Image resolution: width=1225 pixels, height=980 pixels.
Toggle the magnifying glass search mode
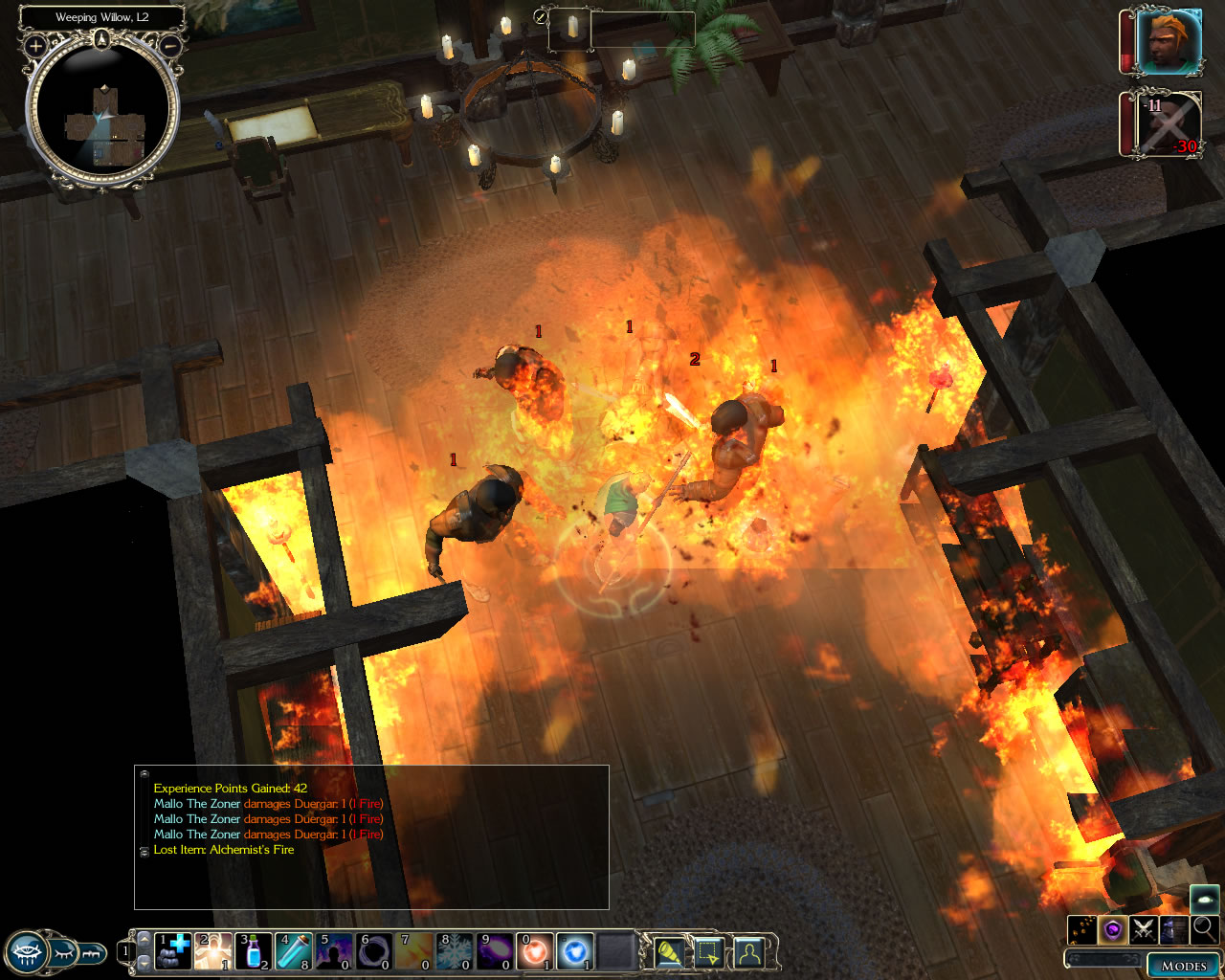coord(1204,928)
